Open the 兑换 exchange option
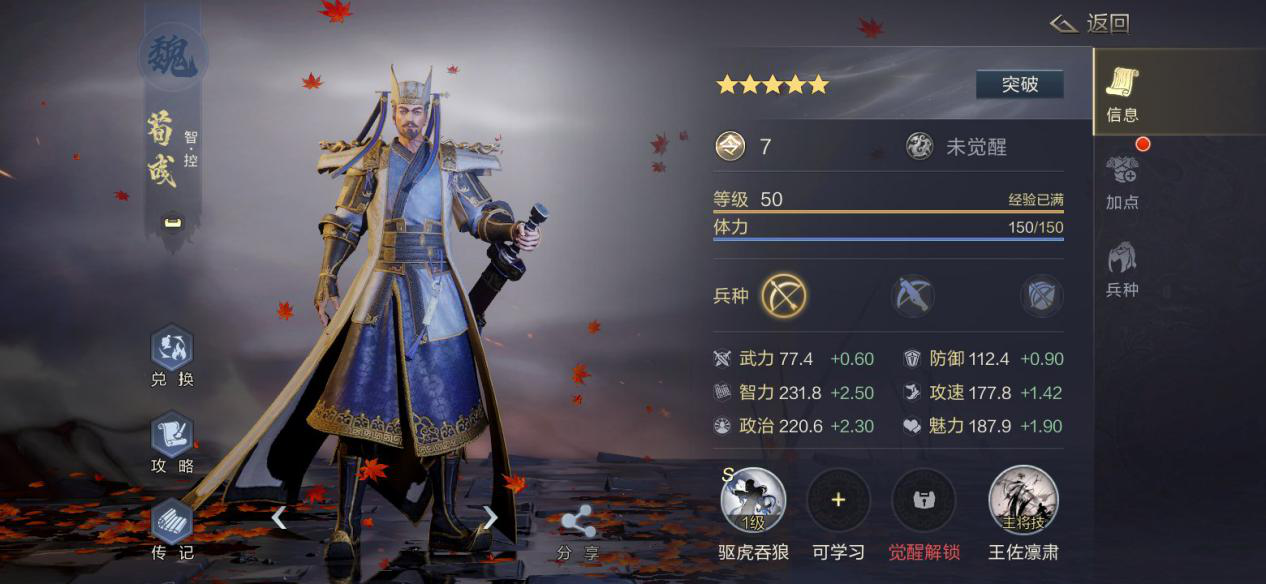 point(172,357)
